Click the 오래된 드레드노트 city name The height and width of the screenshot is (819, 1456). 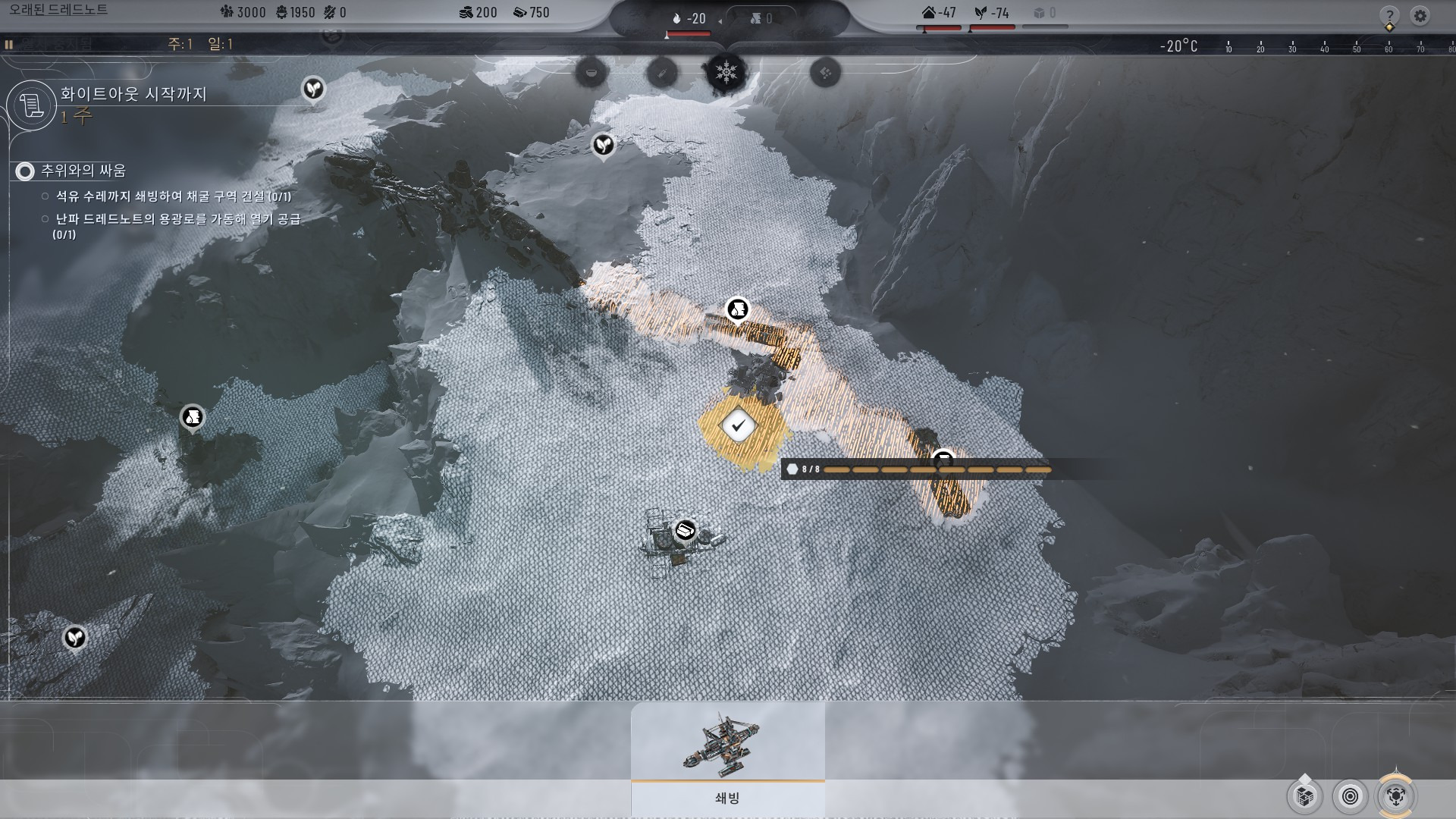58,10
